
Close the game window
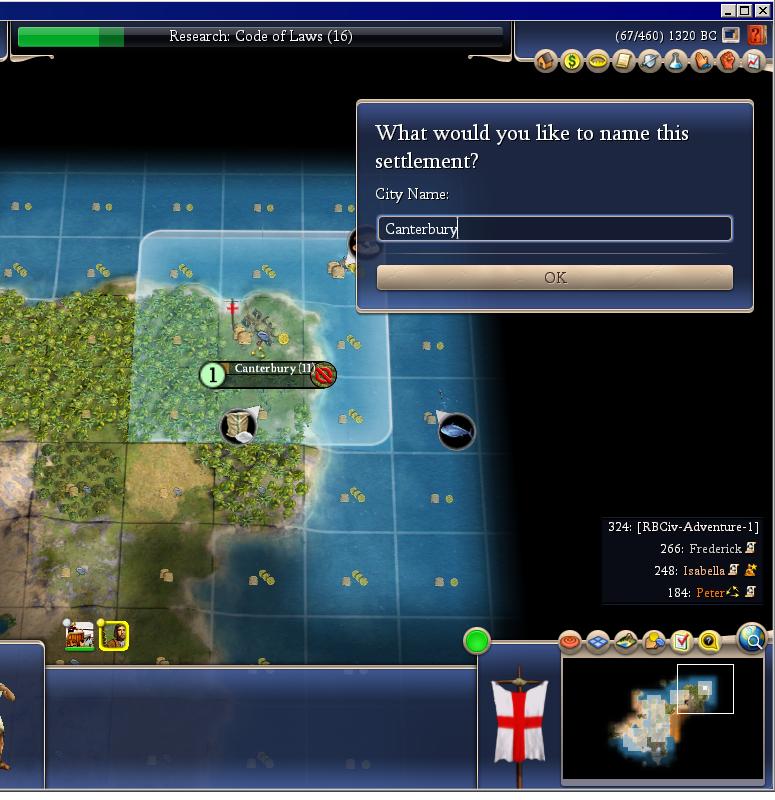click(x=764, y=10)
